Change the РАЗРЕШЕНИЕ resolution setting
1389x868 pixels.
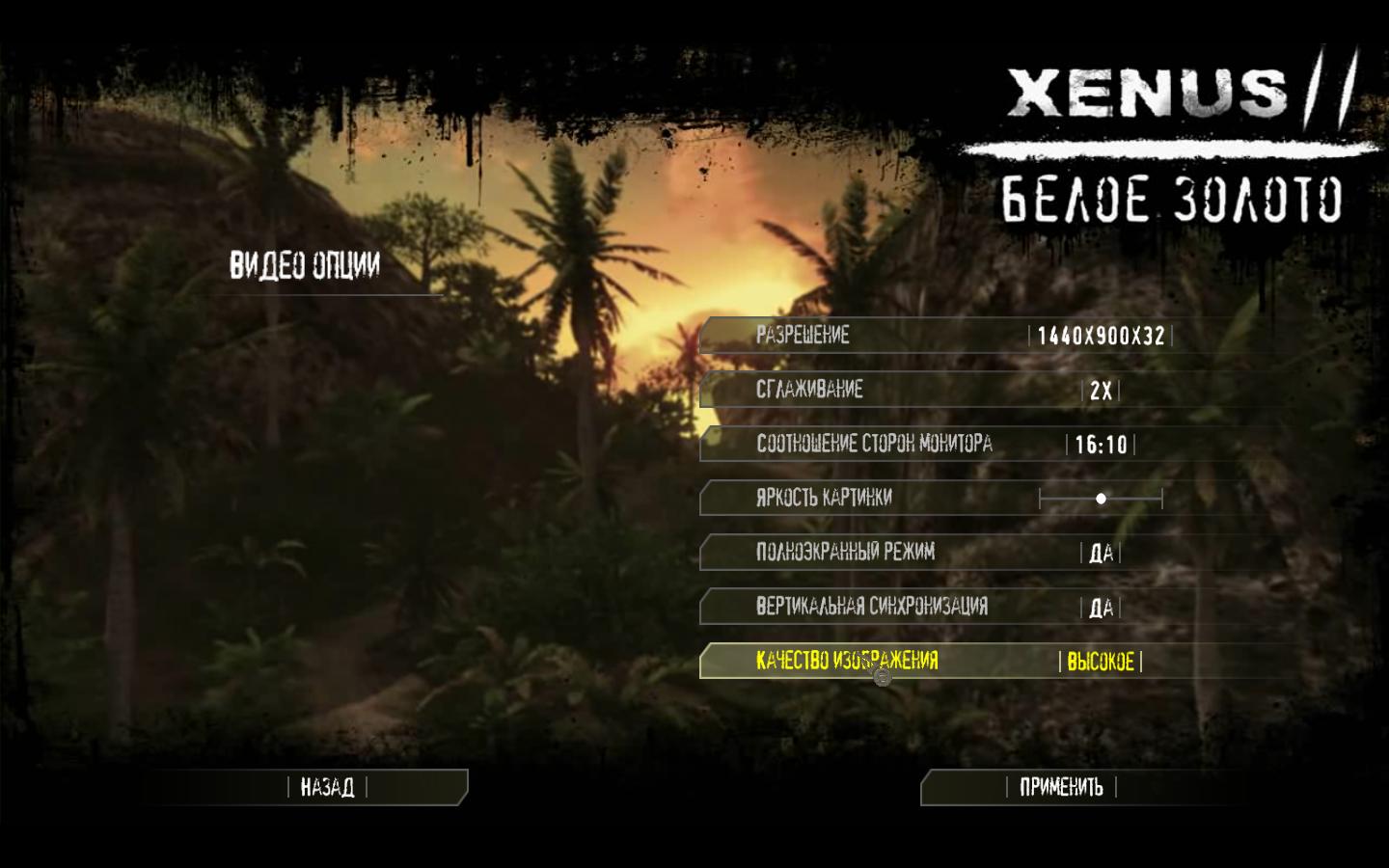point(1101,336)
